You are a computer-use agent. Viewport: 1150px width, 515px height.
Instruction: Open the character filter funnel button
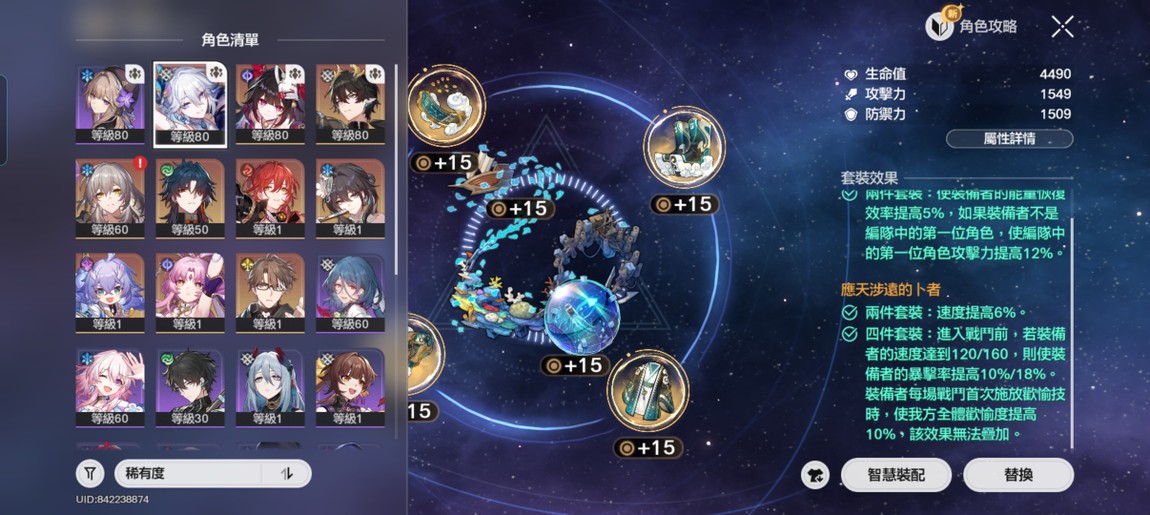tap(90, 473)
